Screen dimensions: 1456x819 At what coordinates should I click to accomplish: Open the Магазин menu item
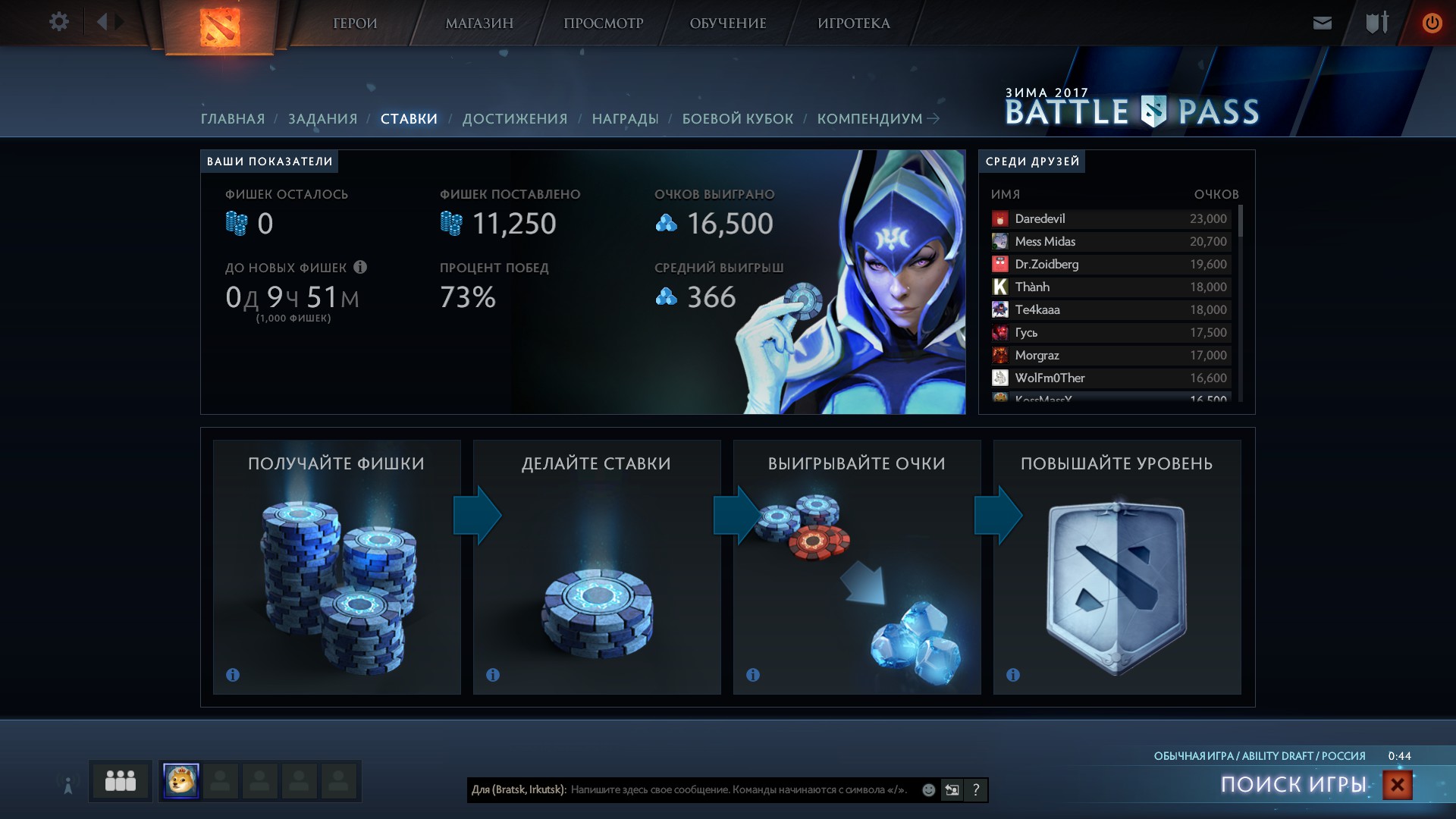[479, 23]
